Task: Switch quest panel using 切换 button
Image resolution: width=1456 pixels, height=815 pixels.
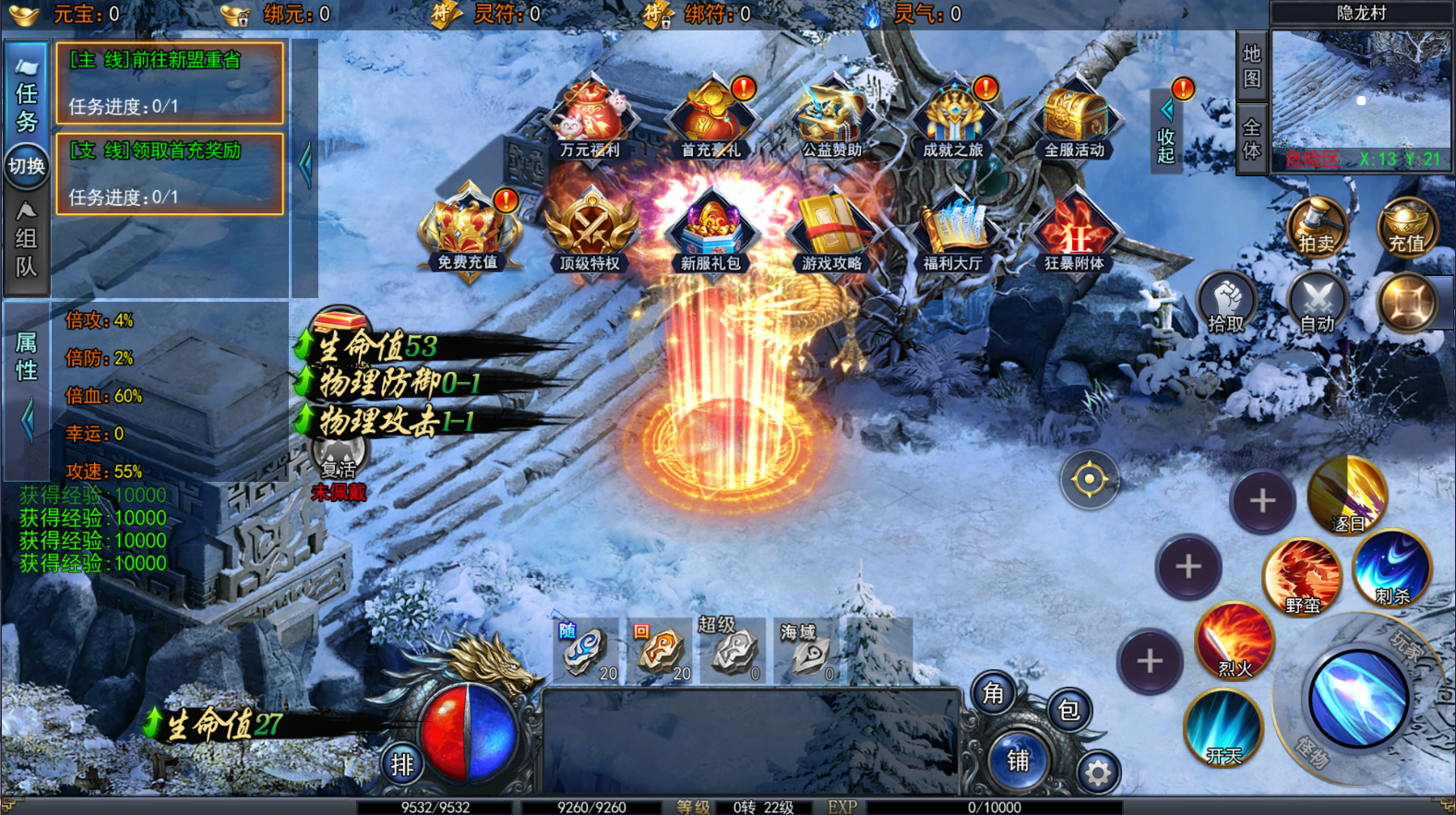Action: 27,166
